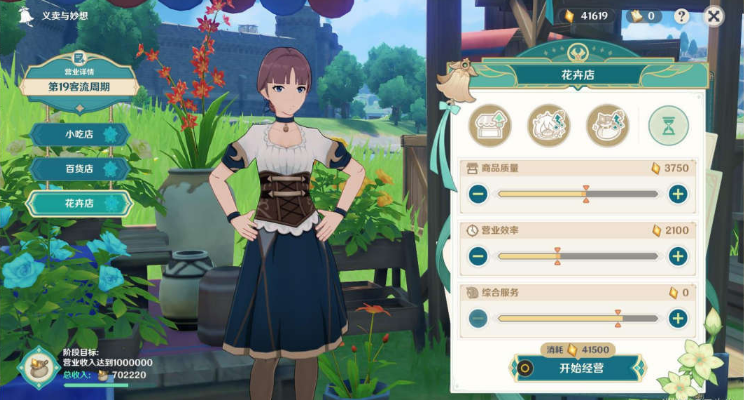Decrease 商品质量 with the minus button
744x400 pixels.
pos(478,194)
